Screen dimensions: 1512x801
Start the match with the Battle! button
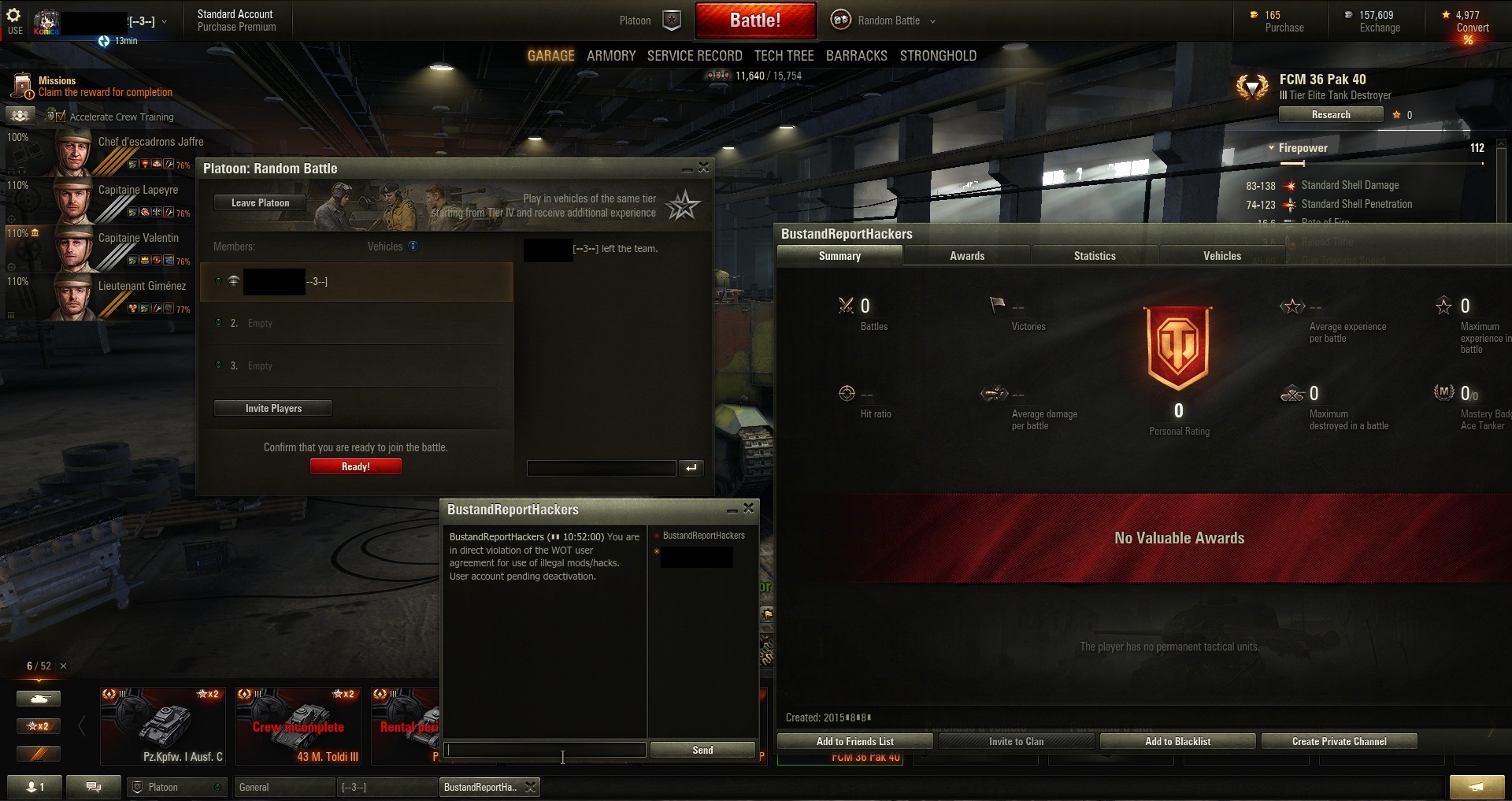pos(754,20)
